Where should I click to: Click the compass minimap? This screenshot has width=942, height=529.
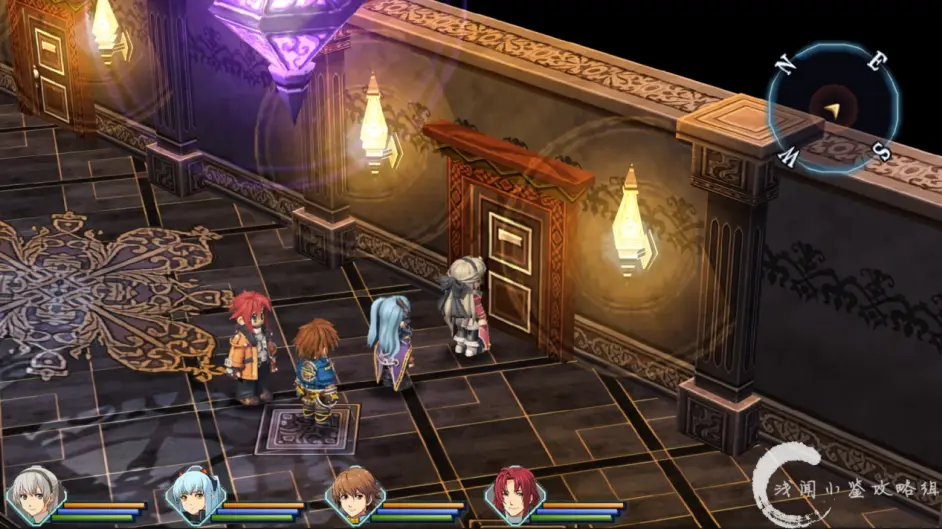[x=832, y=107]
